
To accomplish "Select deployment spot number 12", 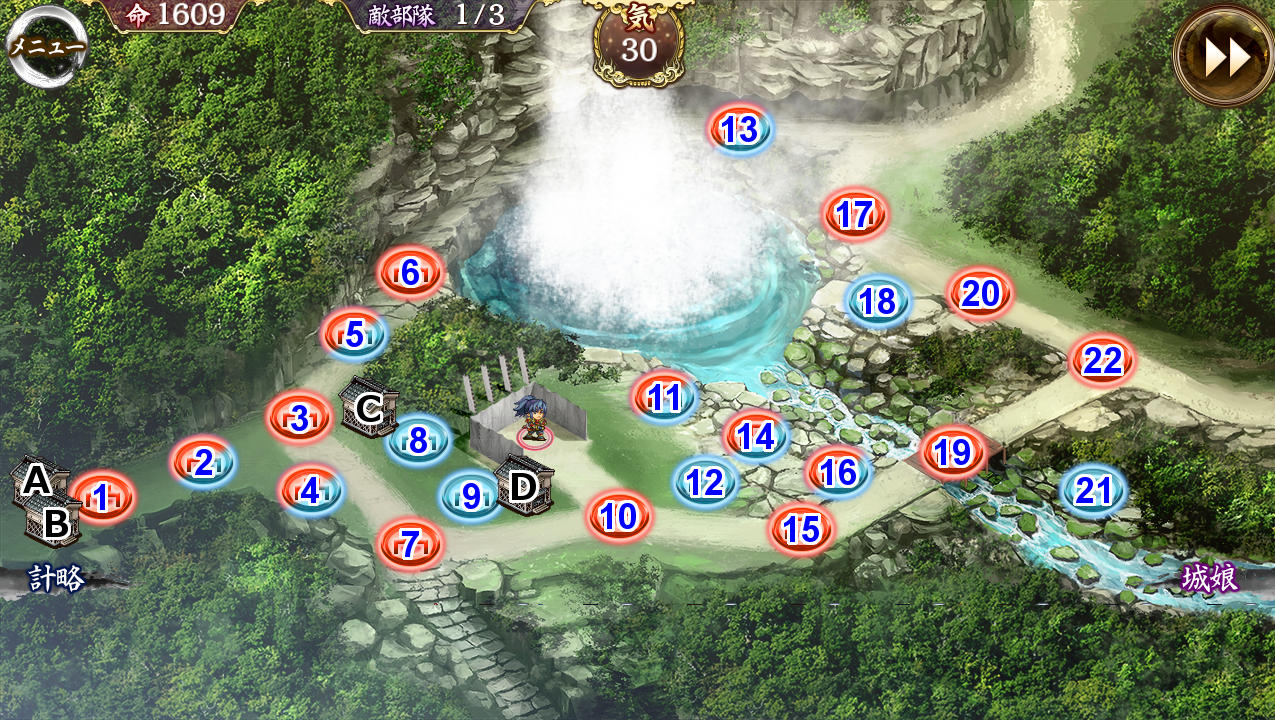I will click(x=706, y=484).
